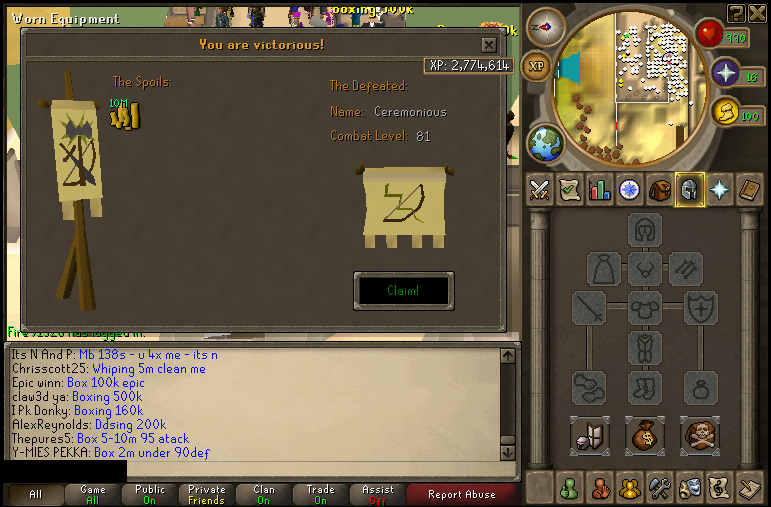Toggle the run energy orb
Screen dimensions: 771x507
[726, 111]
